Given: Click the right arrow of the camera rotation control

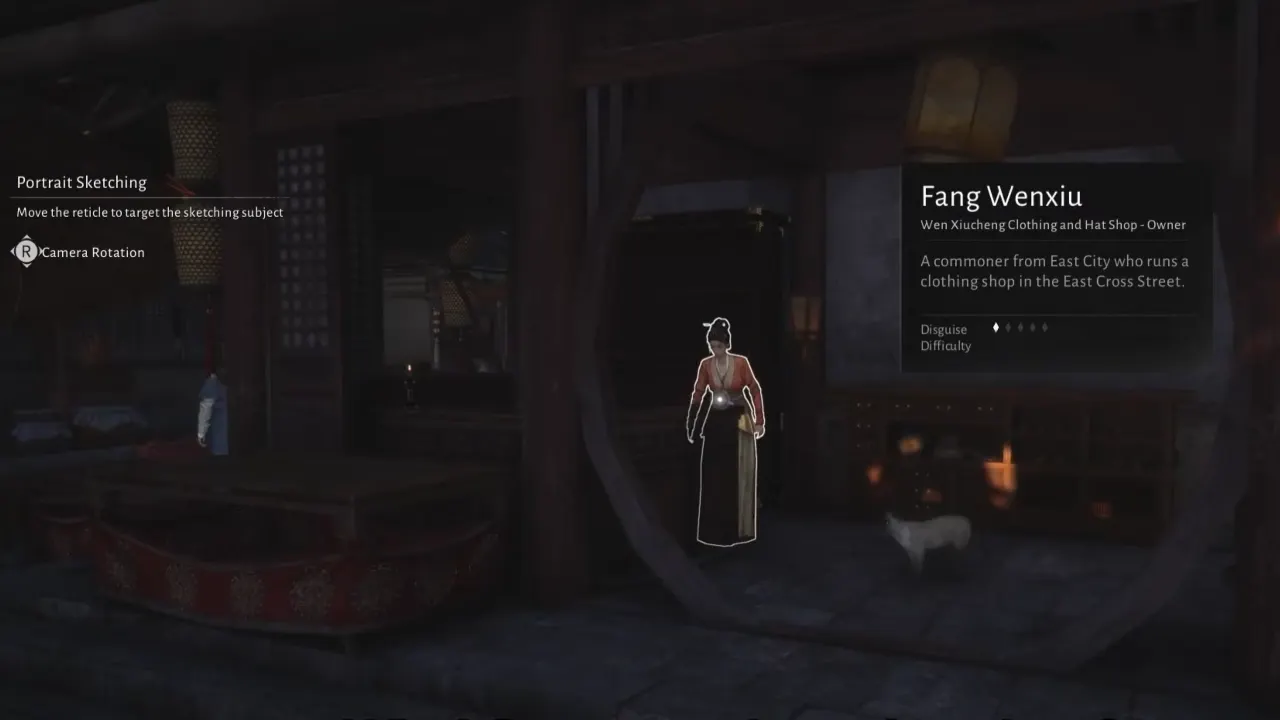Looking at the screenshot, I should (41, 251).
